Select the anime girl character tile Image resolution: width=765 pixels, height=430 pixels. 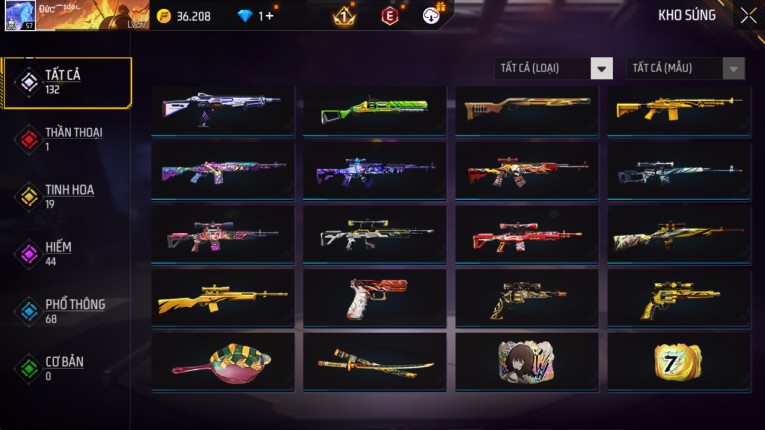coord(526,362)
